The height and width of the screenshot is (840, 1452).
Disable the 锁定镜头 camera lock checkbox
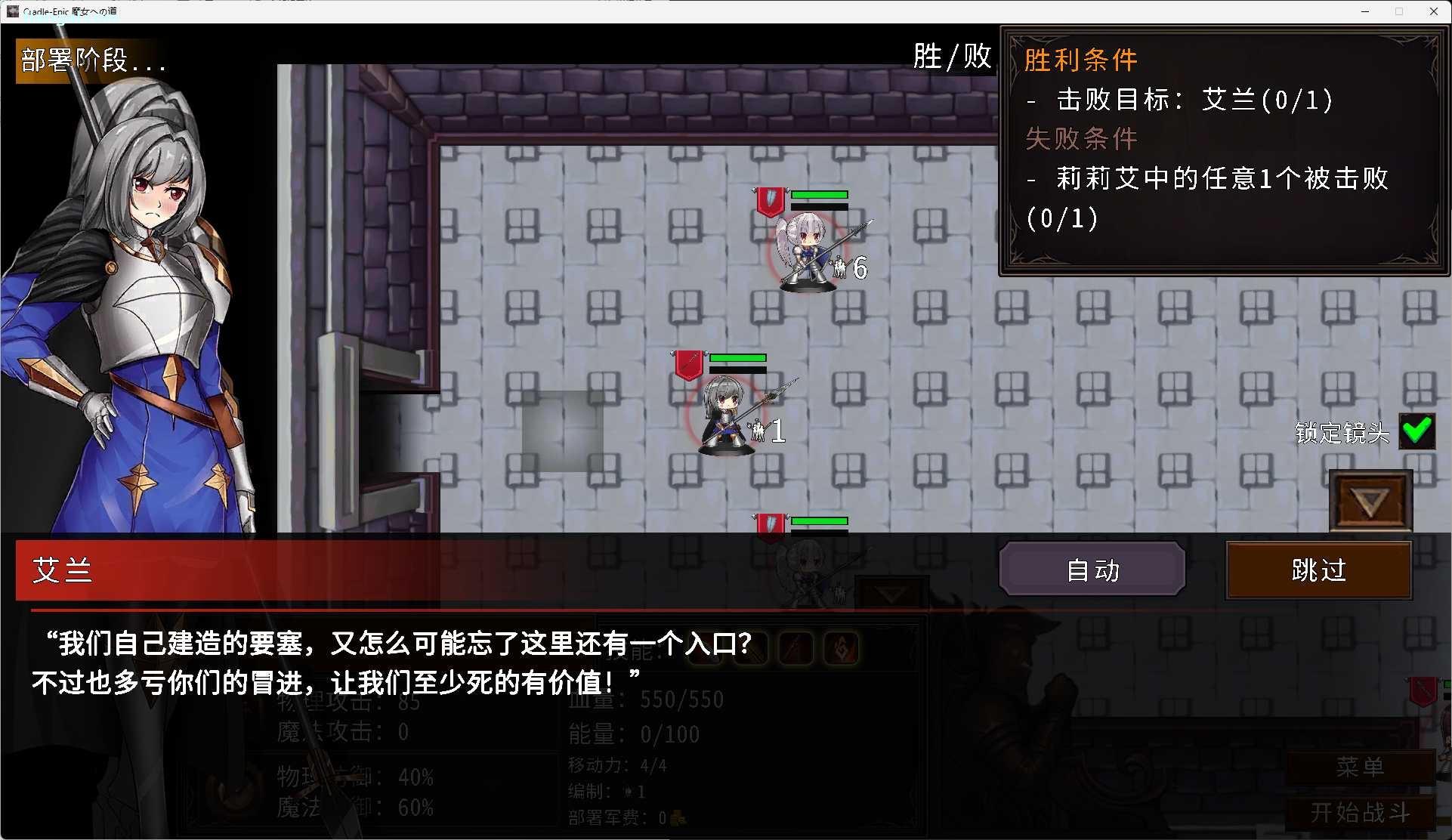tap(1417, 431)
